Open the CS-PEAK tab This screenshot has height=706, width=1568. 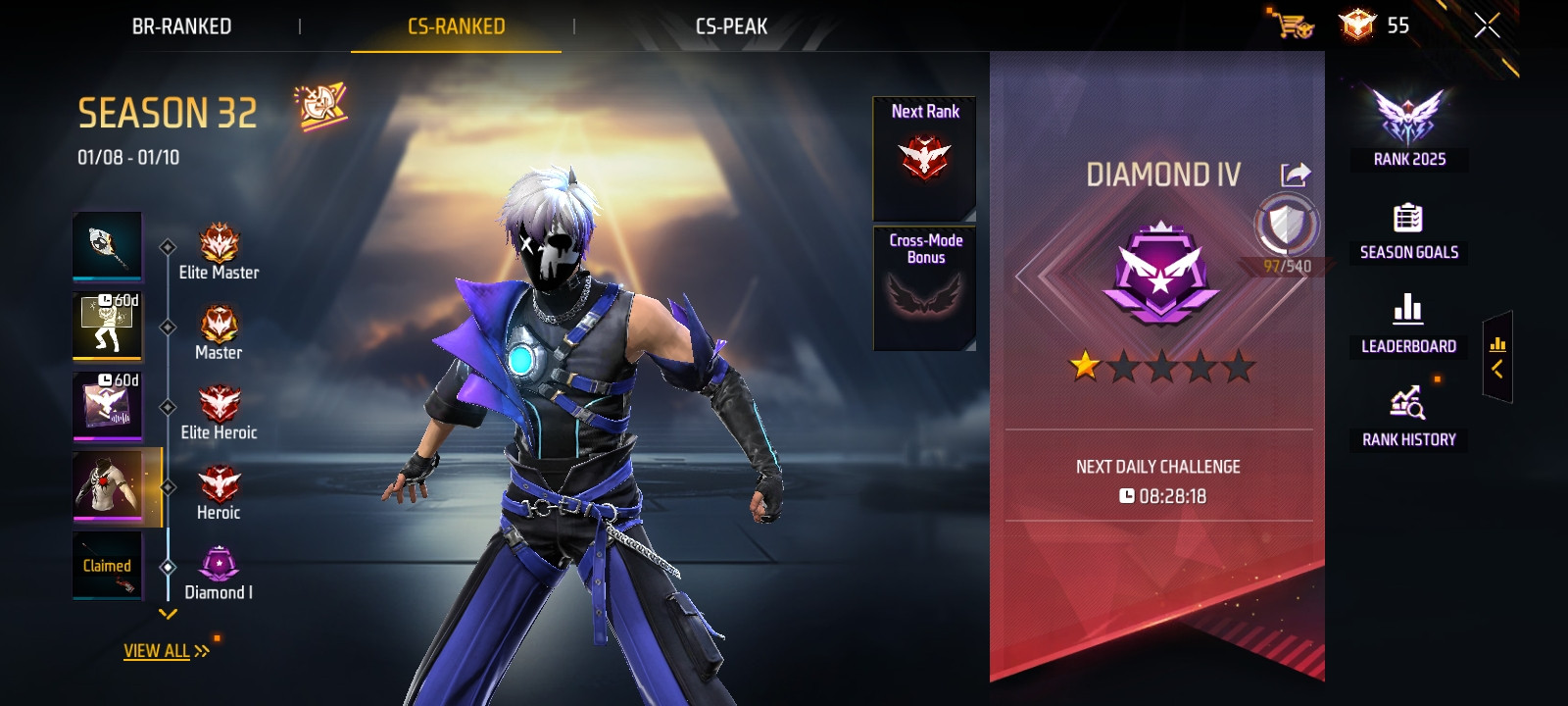click(731, 26)
